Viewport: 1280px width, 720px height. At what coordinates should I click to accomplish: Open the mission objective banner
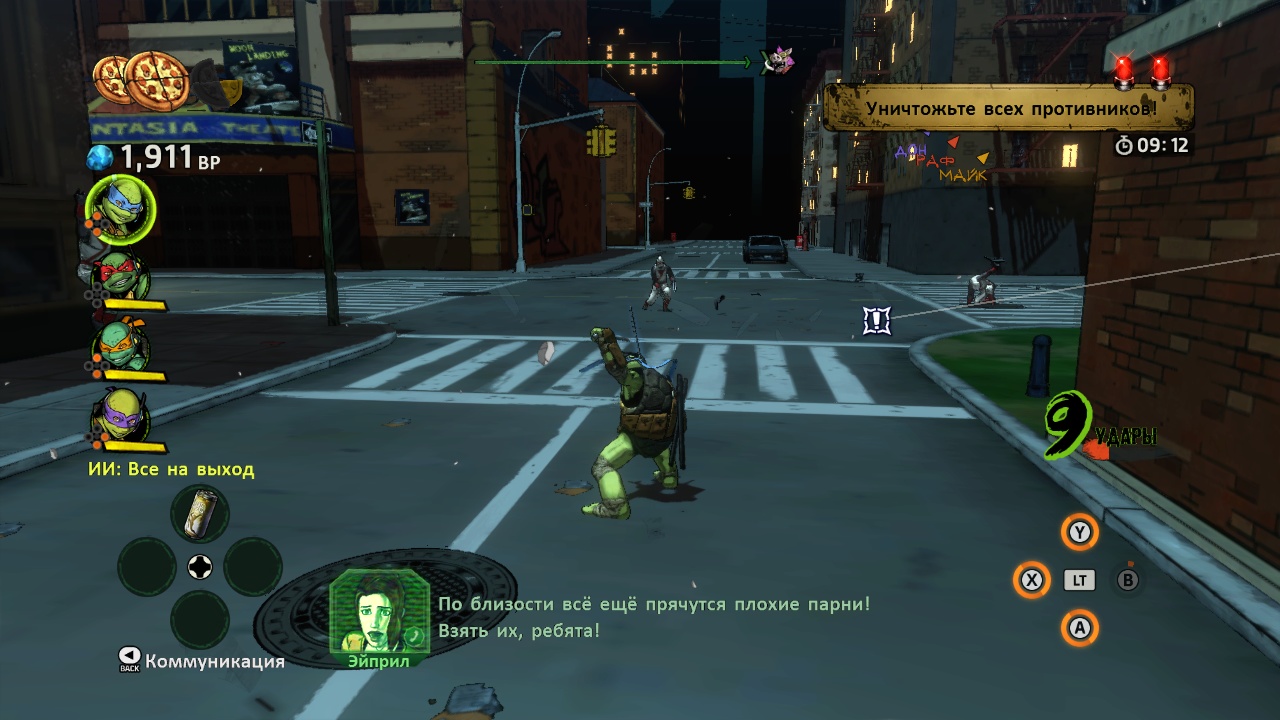1008,108
